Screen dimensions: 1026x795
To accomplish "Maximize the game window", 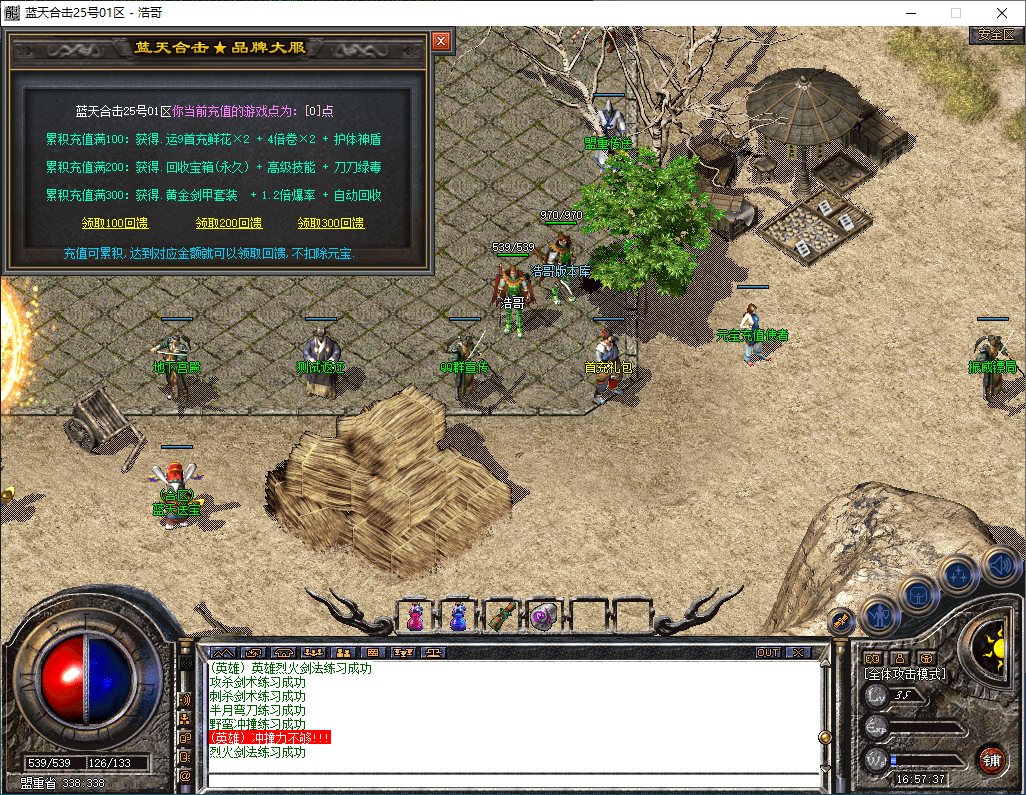I will coord(955,13).
